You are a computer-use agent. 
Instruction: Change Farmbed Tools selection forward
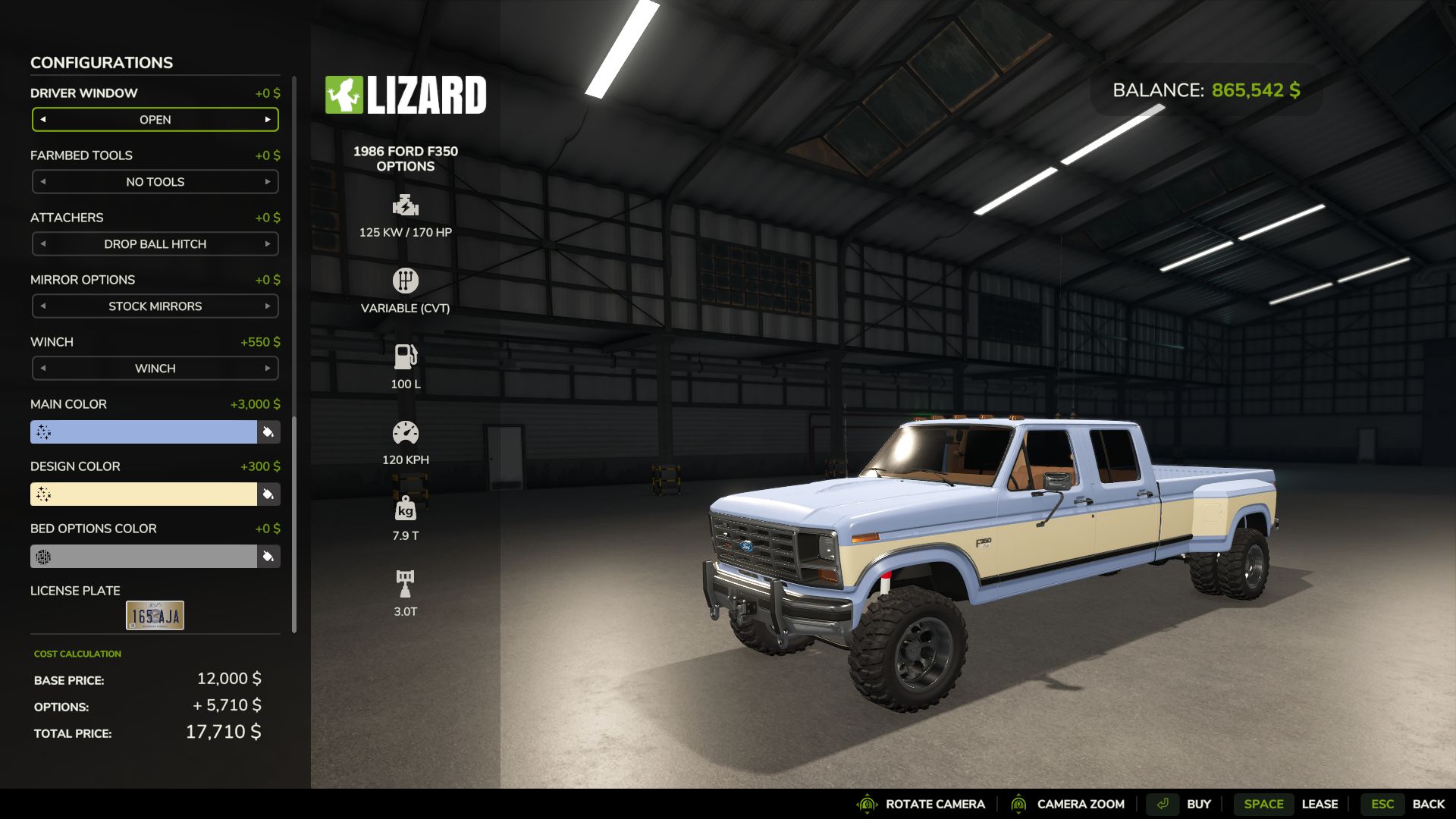(x=268, y=181)
